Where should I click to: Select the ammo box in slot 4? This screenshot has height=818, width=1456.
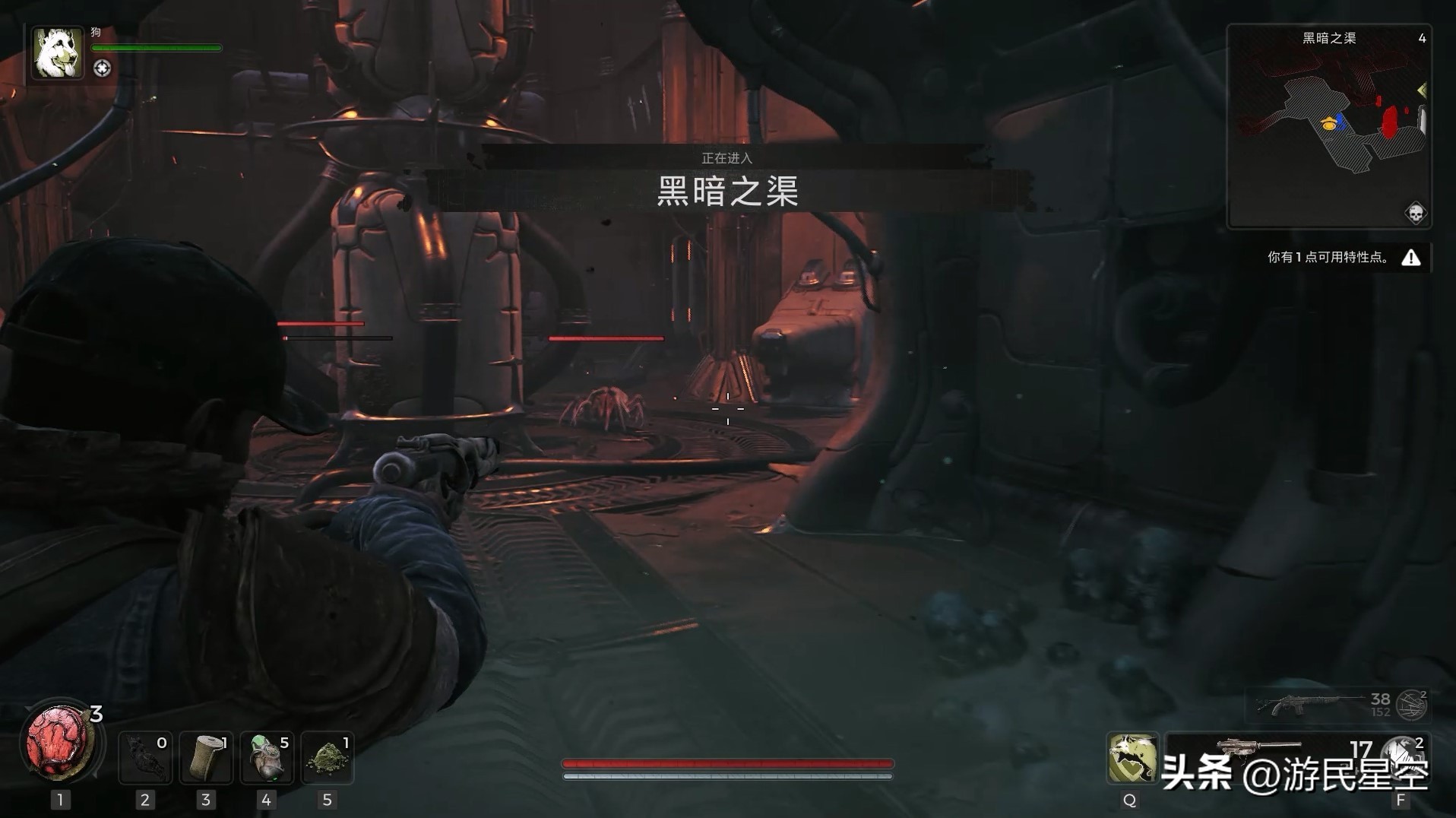tap(266, 757)
